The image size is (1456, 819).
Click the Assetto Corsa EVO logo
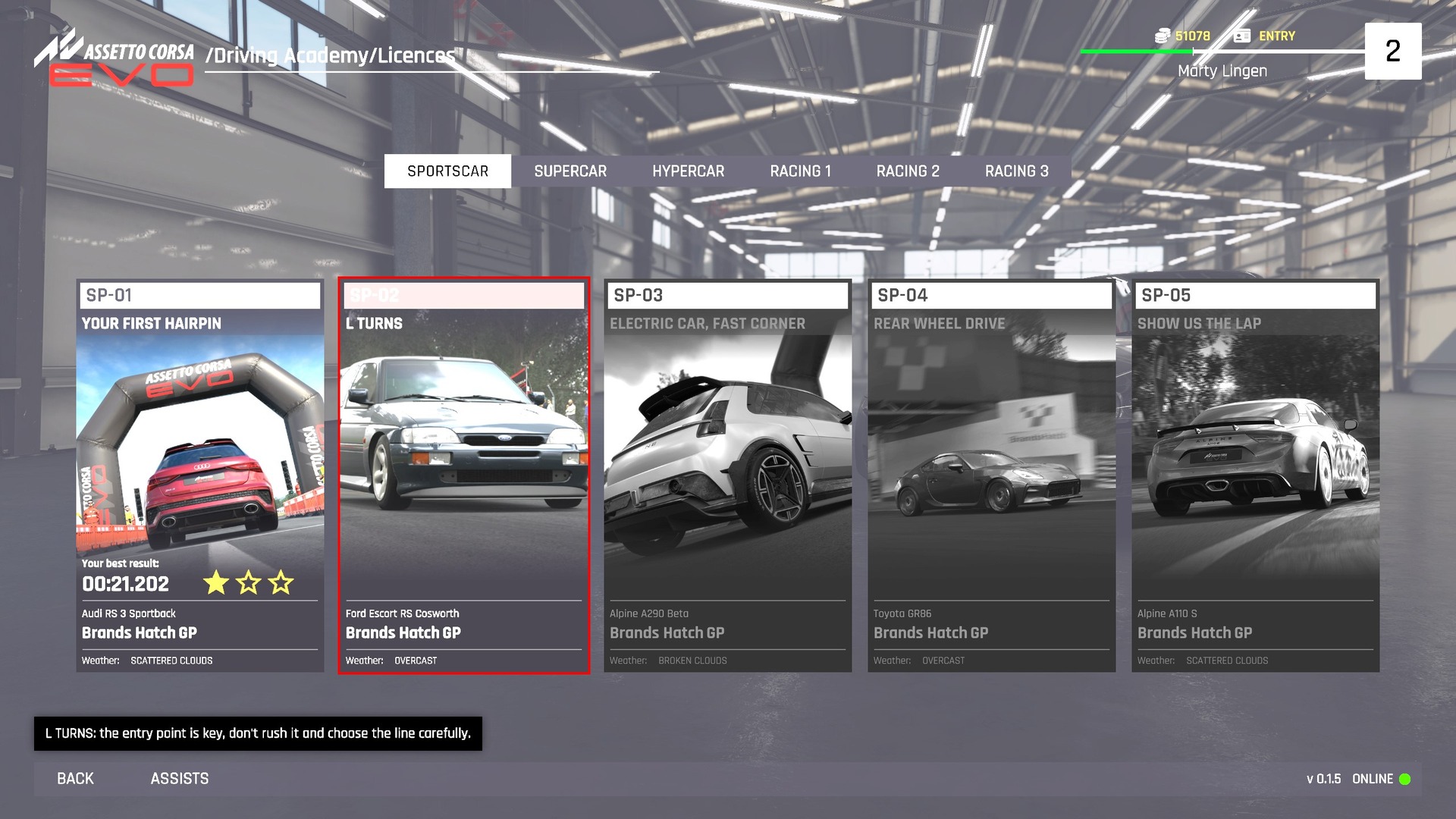tap(115, 59)
